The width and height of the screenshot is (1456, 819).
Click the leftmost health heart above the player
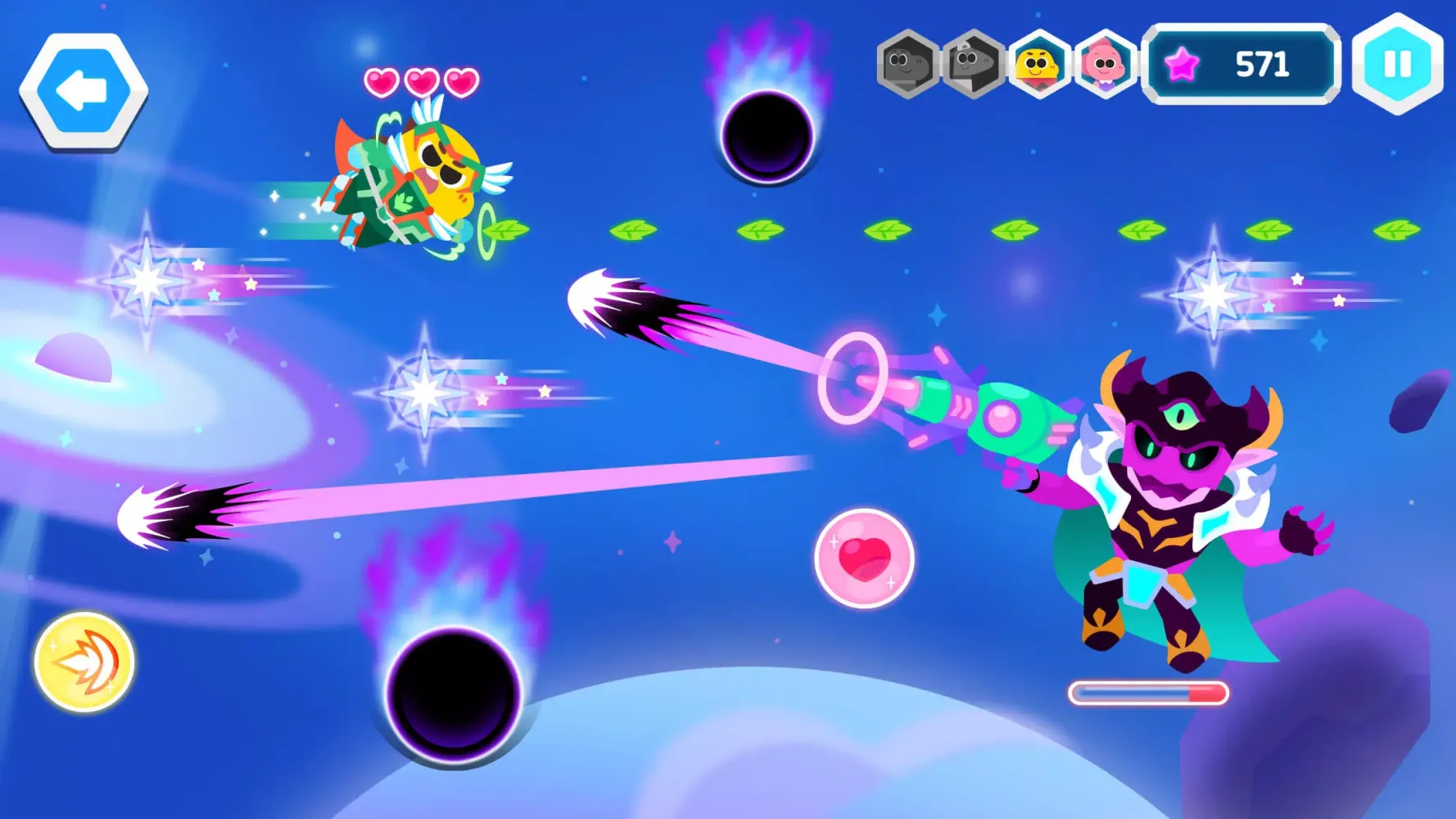click(380, 82)
